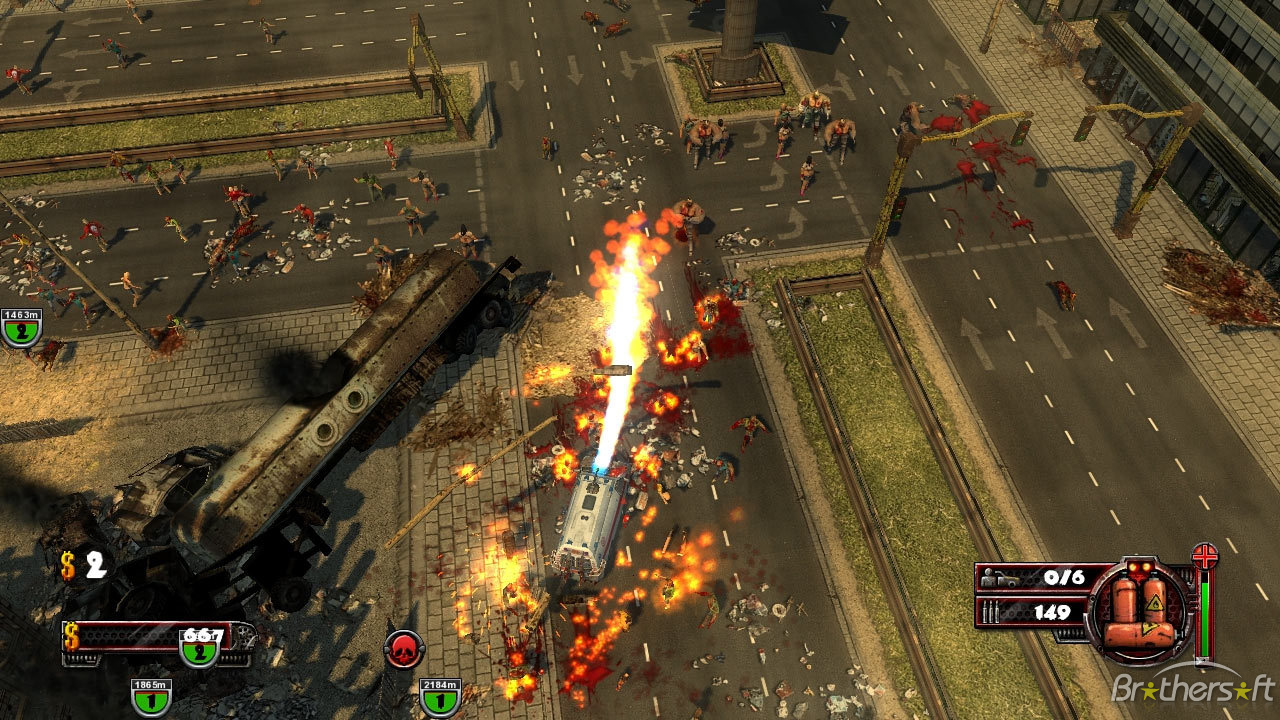The height and width of the screenshot is (720, 1280).
Task: Open the Brothersoft watermark logo
Action: click(1192, 689)
